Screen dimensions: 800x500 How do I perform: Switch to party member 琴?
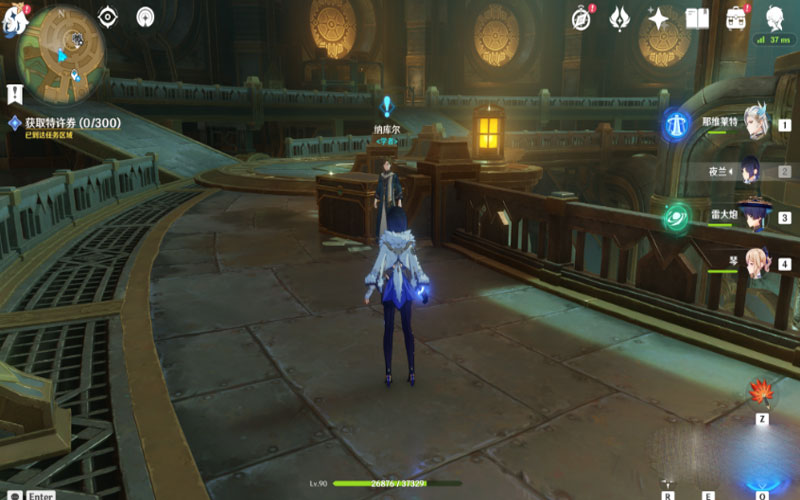coord(752,262)
